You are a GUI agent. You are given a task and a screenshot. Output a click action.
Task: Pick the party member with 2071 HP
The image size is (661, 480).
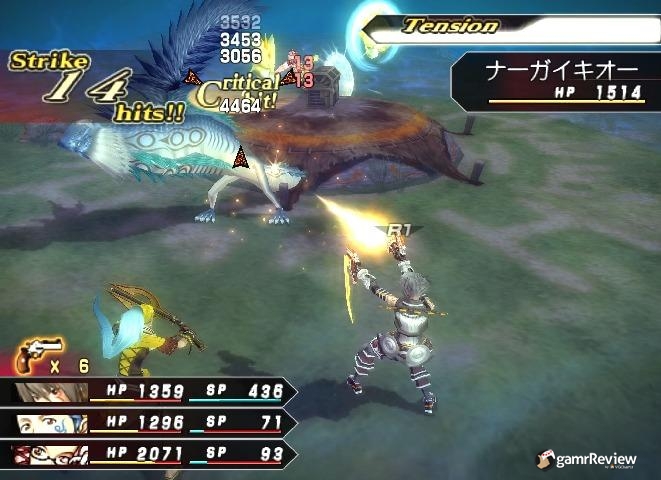(x=150, y=455)
